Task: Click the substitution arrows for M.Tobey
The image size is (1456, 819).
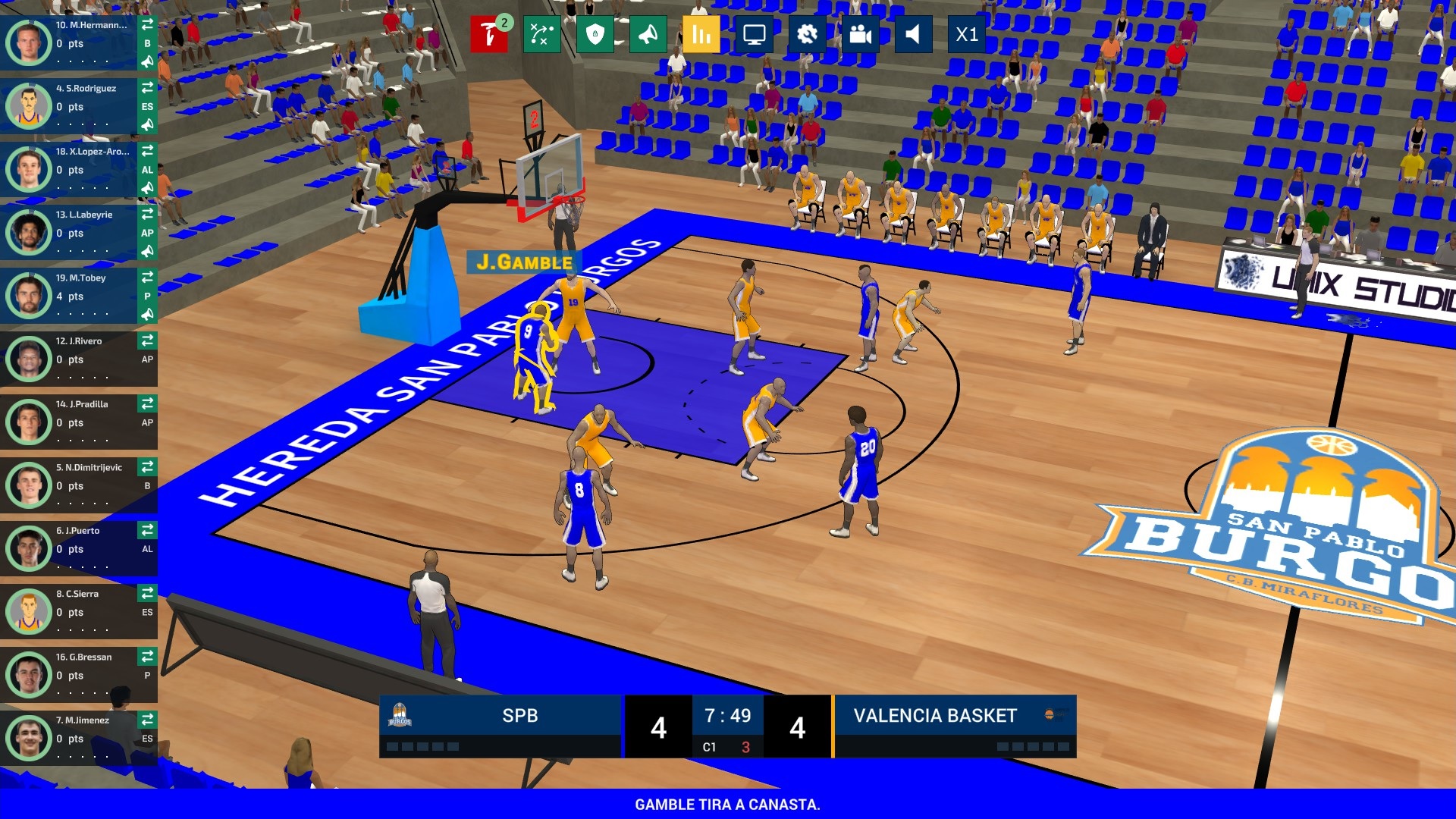Action: [149, 278]
